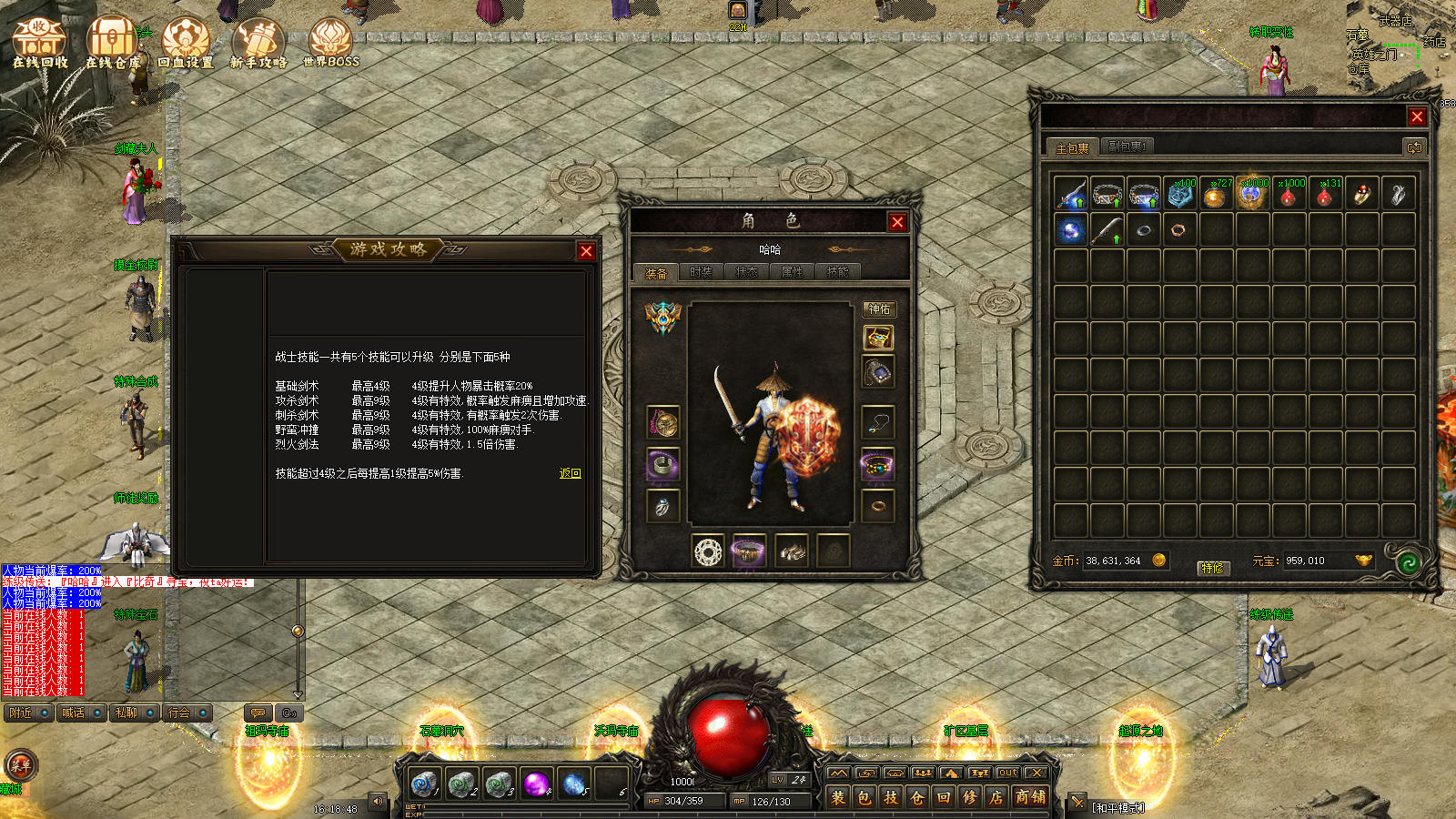Switch to the 副包裹1 bag tab
Viewport: 1456px width, 819px height.
(1127, 147)
